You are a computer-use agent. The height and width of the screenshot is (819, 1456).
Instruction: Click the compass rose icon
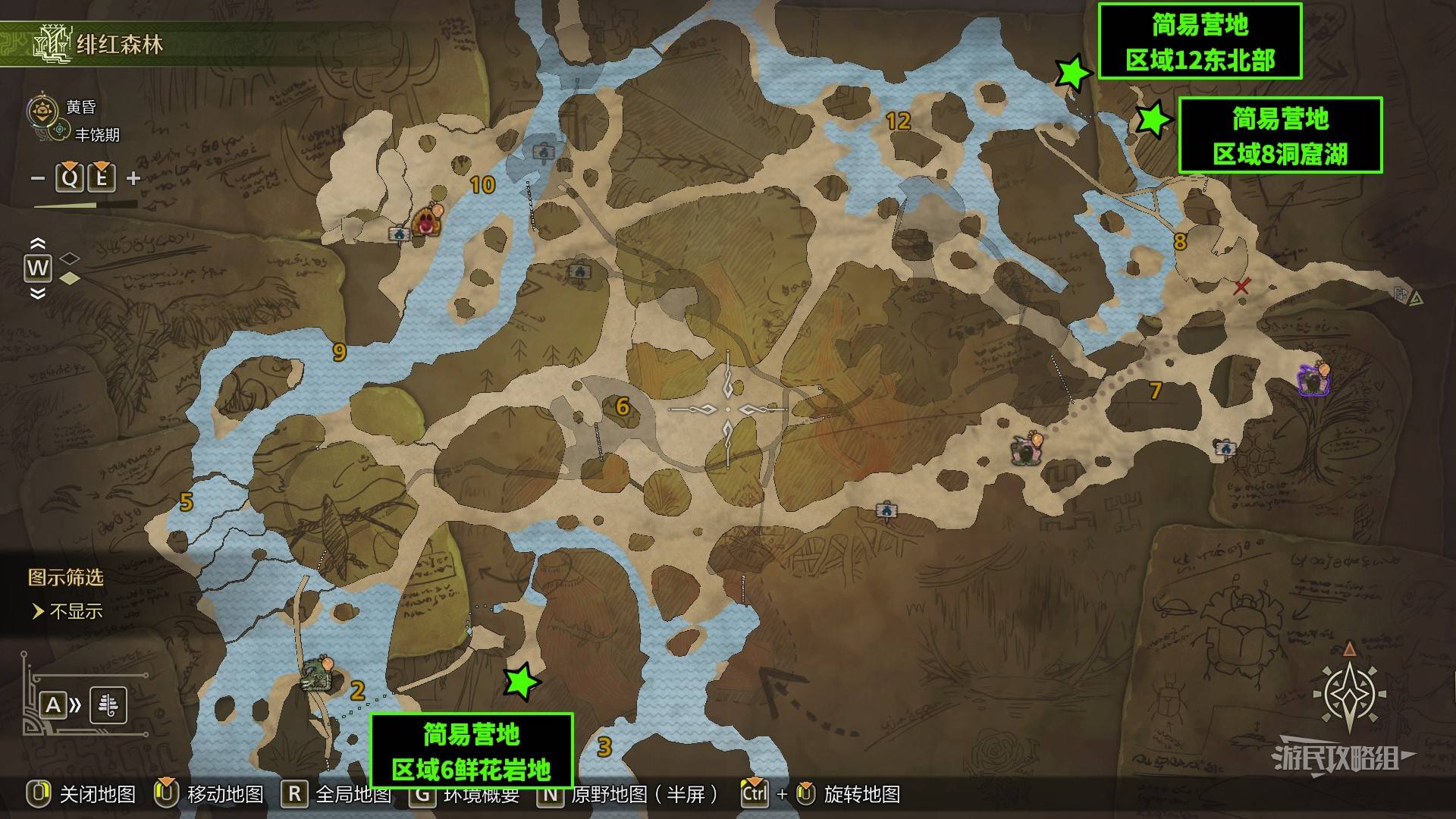1350,693
